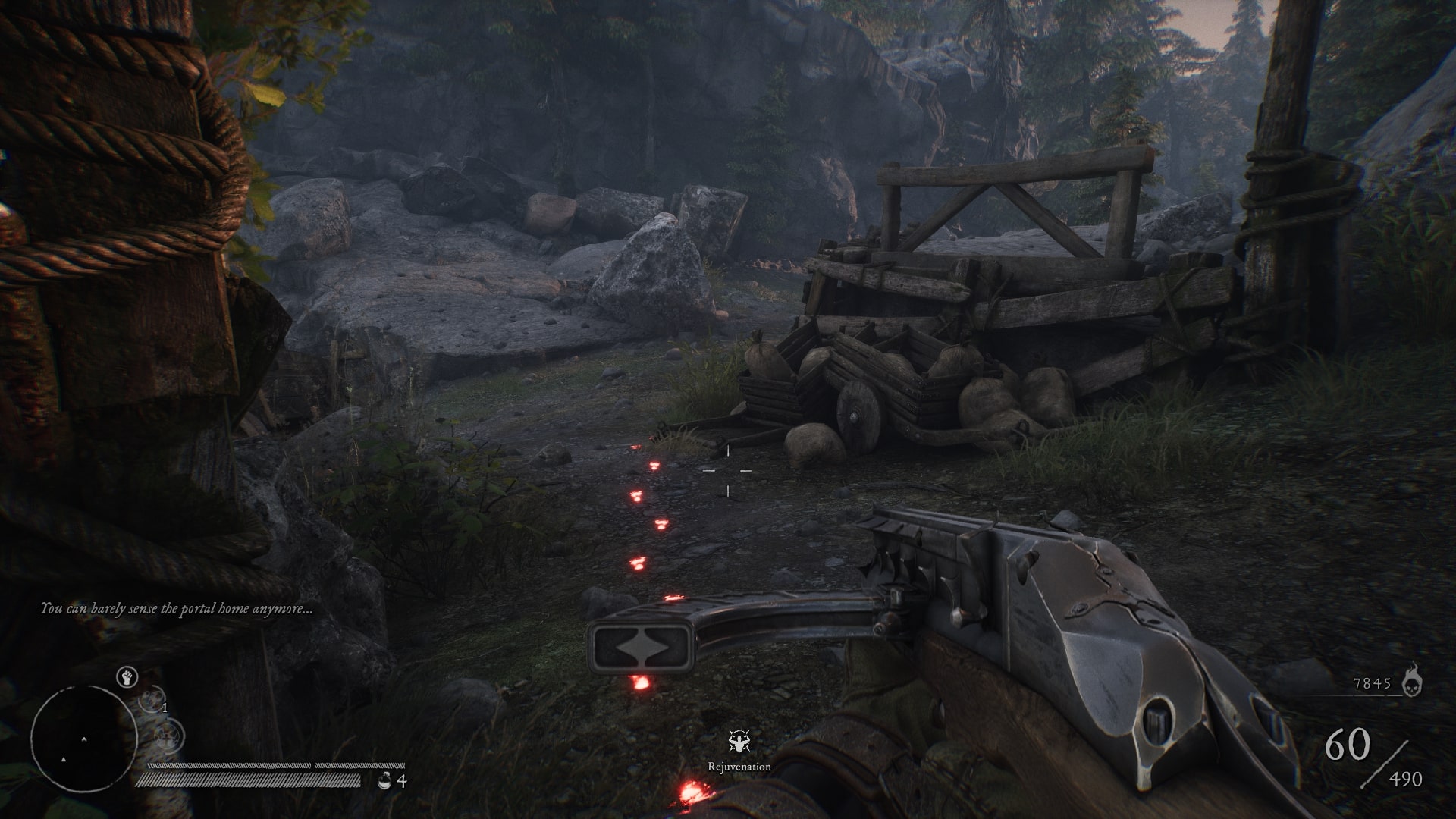Image resolution: width=1456 pixels, height=819 pixels.
Task: Click the circular minimap
Action: 83,738
